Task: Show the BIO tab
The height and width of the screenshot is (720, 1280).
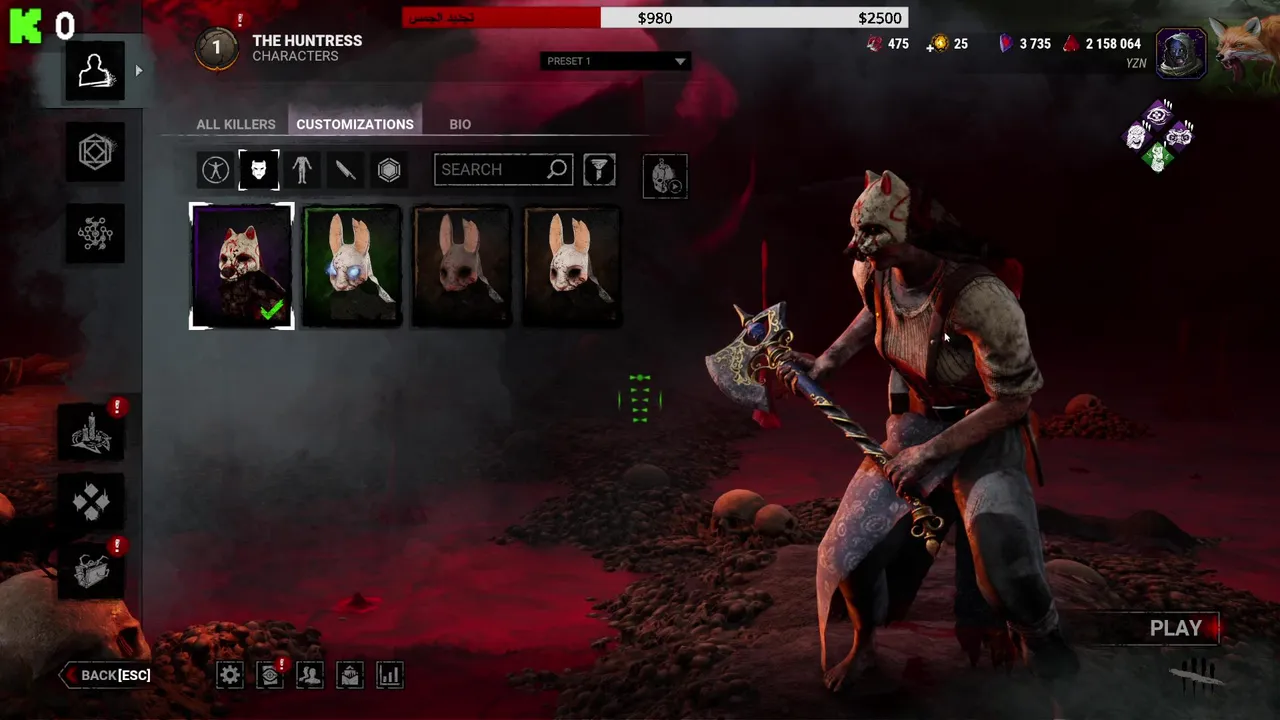Action: [x=460, y=124]
